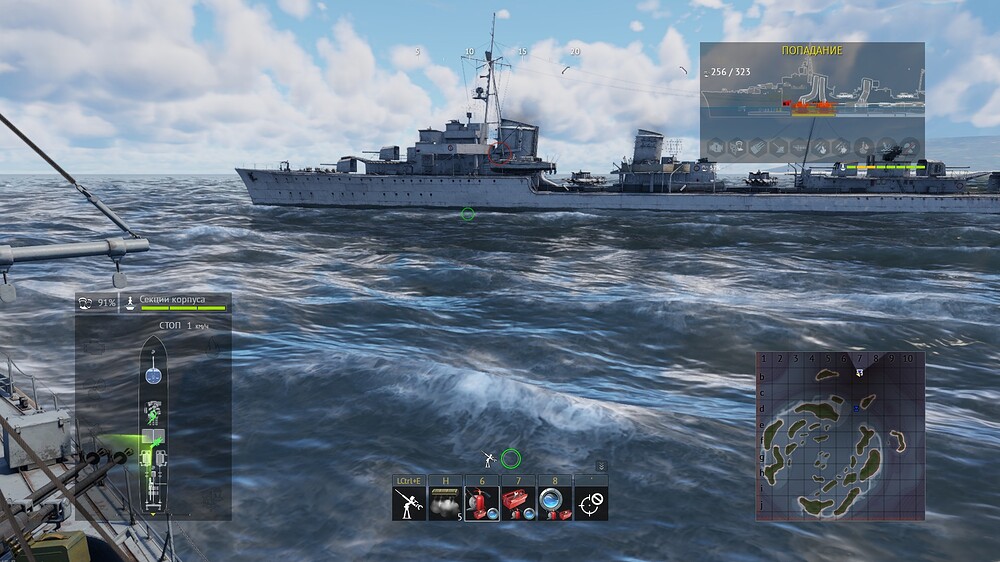Select the gunner targeting action slot
The image size is (1000, 562).
tap(408, 504)
